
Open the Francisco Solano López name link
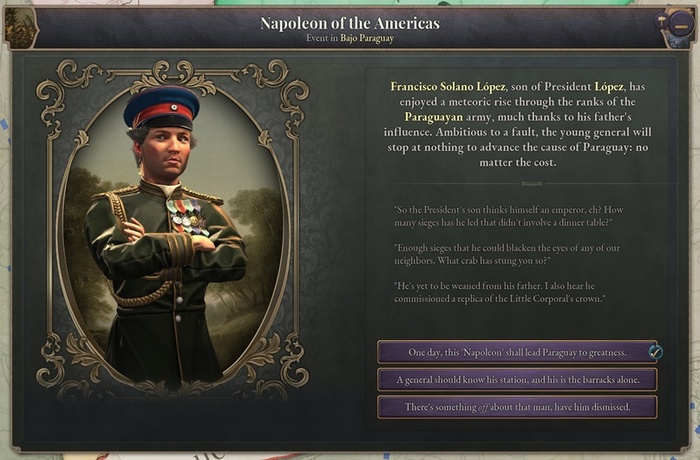click(x=448, y=87)
